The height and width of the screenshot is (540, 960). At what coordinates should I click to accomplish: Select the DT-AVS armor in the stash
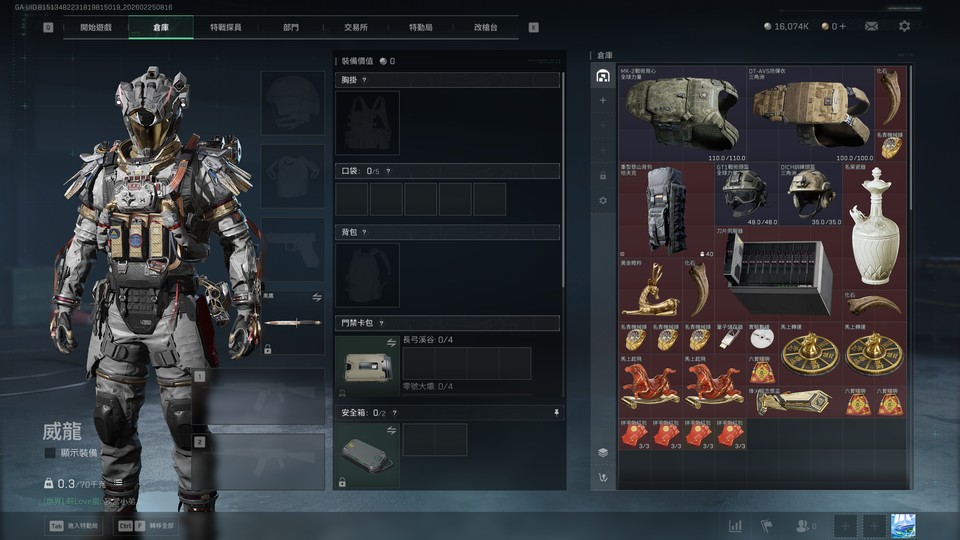click(x=811, y=112)
